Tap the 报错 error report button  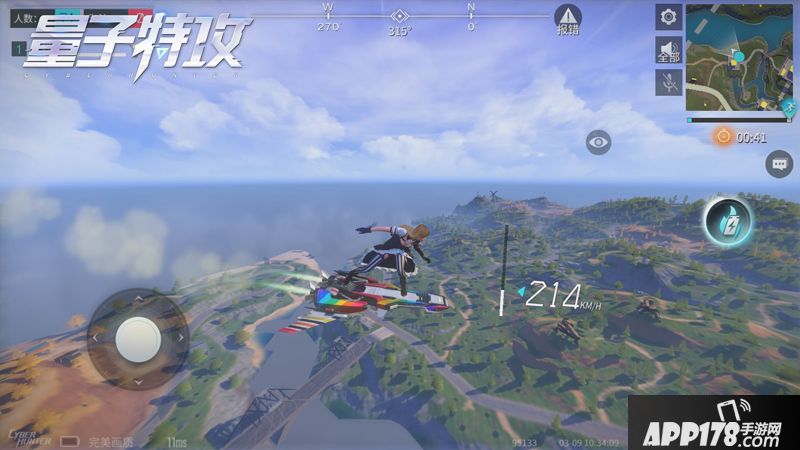(x=568, y=20)
